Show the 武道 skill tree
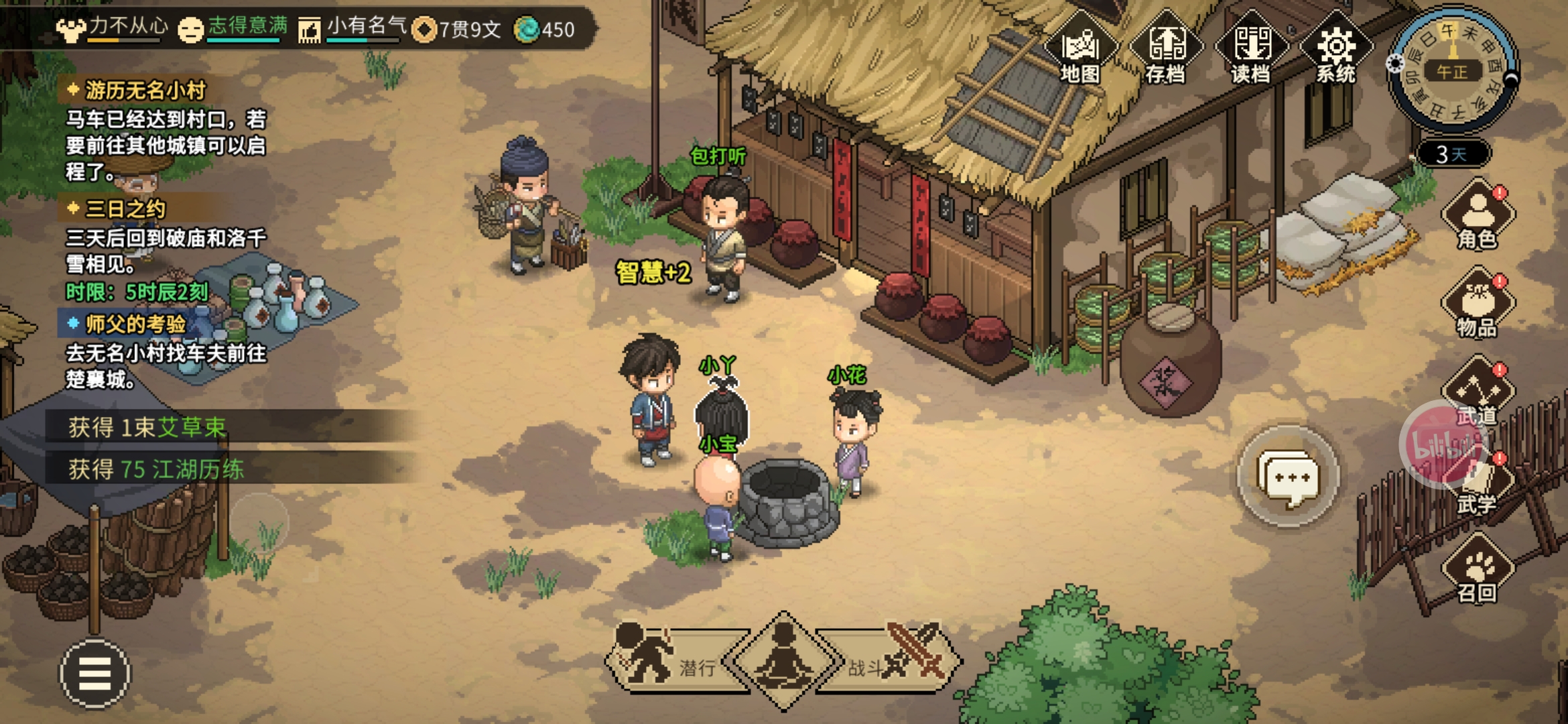 pos(1478,393)
